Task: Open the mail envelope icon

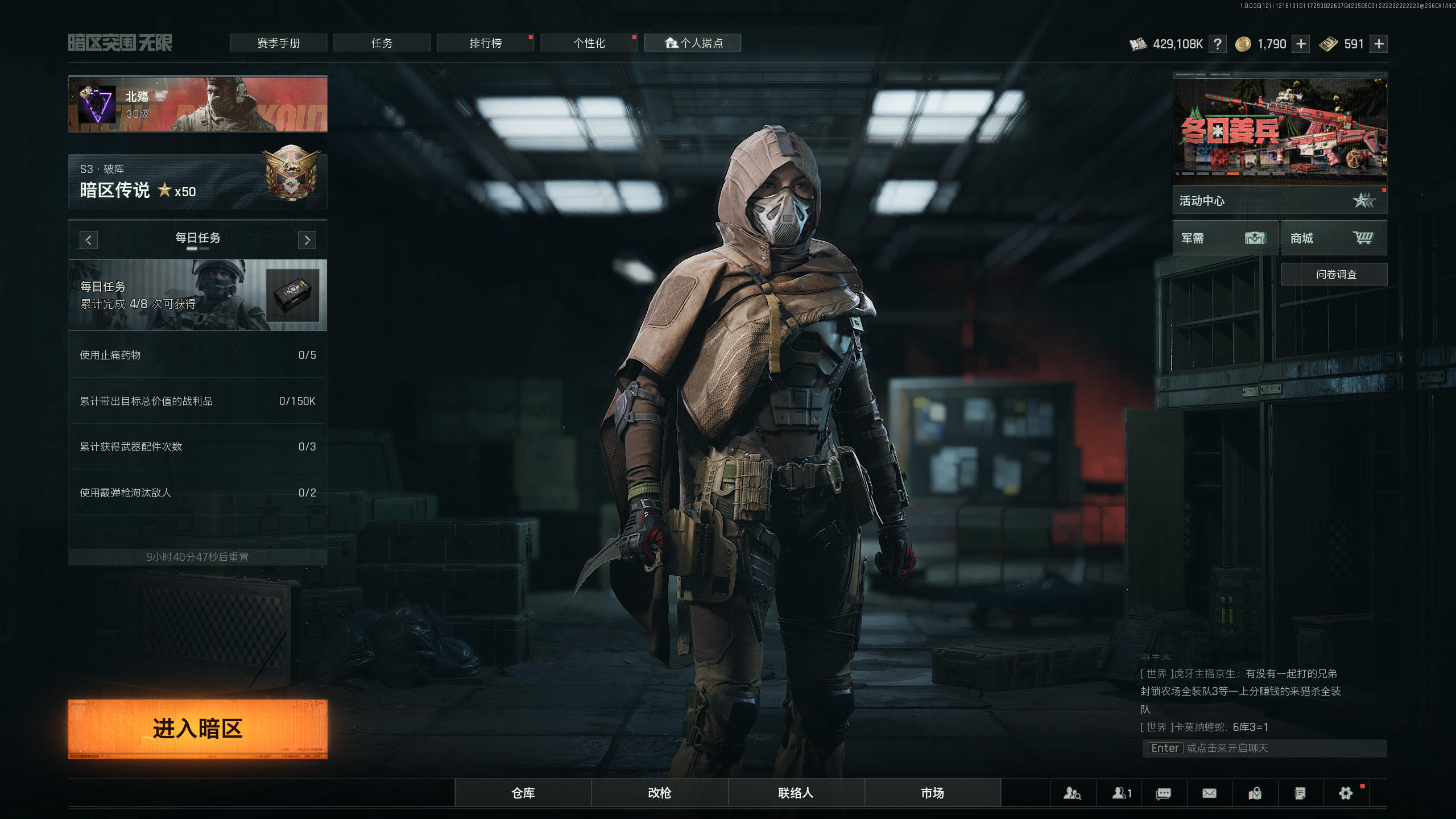Action: [x=1209, y=793]
